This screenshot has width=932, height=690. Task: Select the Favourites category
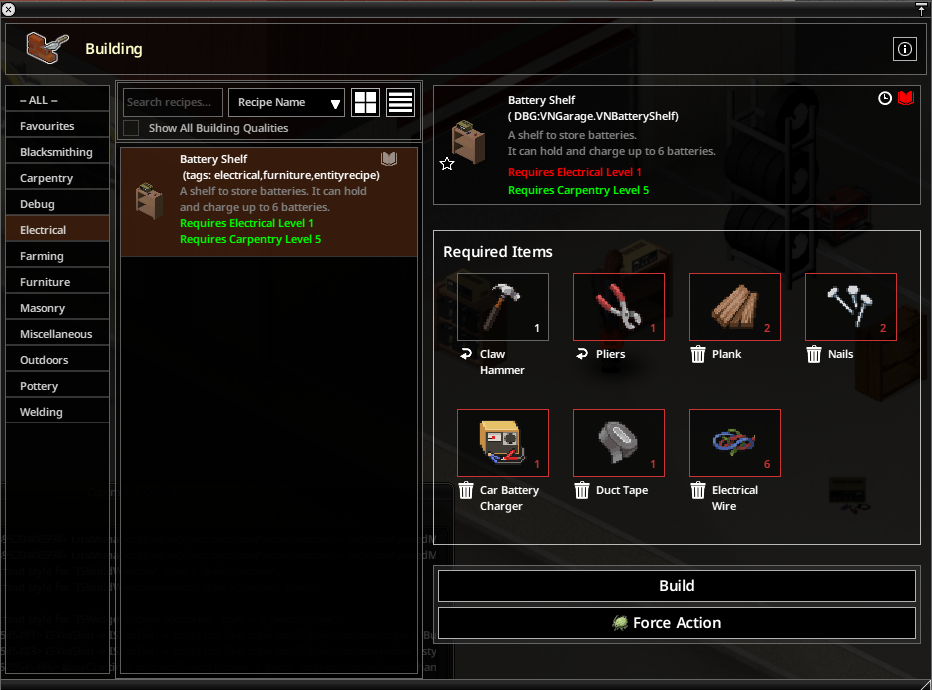[58, 126]
